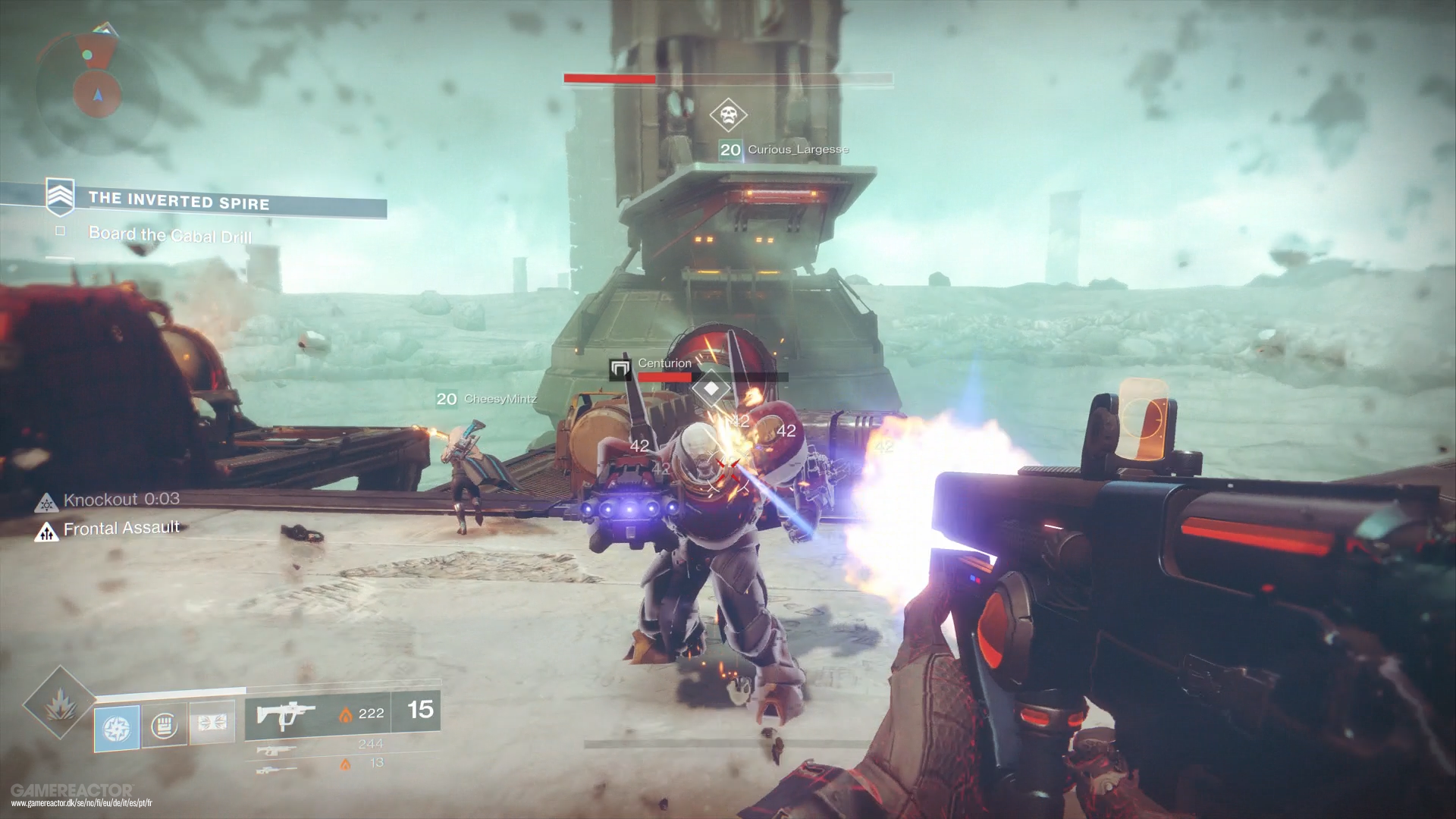Switch to the sniper rifle with 13 ammo
Image resolution: width=1456 pixels, height=819 pixels.
pyautogui.click(x=276, y=767)
